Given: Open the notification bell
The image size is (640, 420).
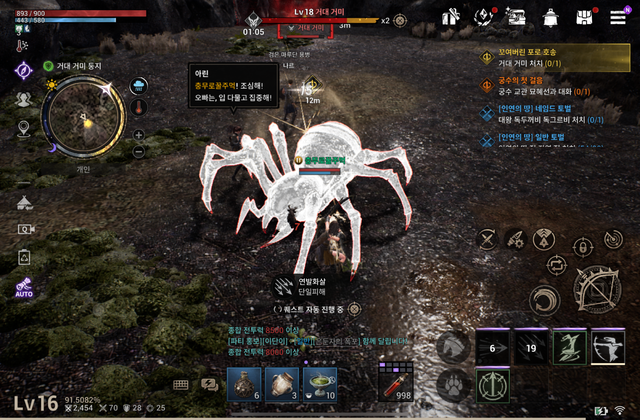Looking at the screenshot, I should coord(550,16).
